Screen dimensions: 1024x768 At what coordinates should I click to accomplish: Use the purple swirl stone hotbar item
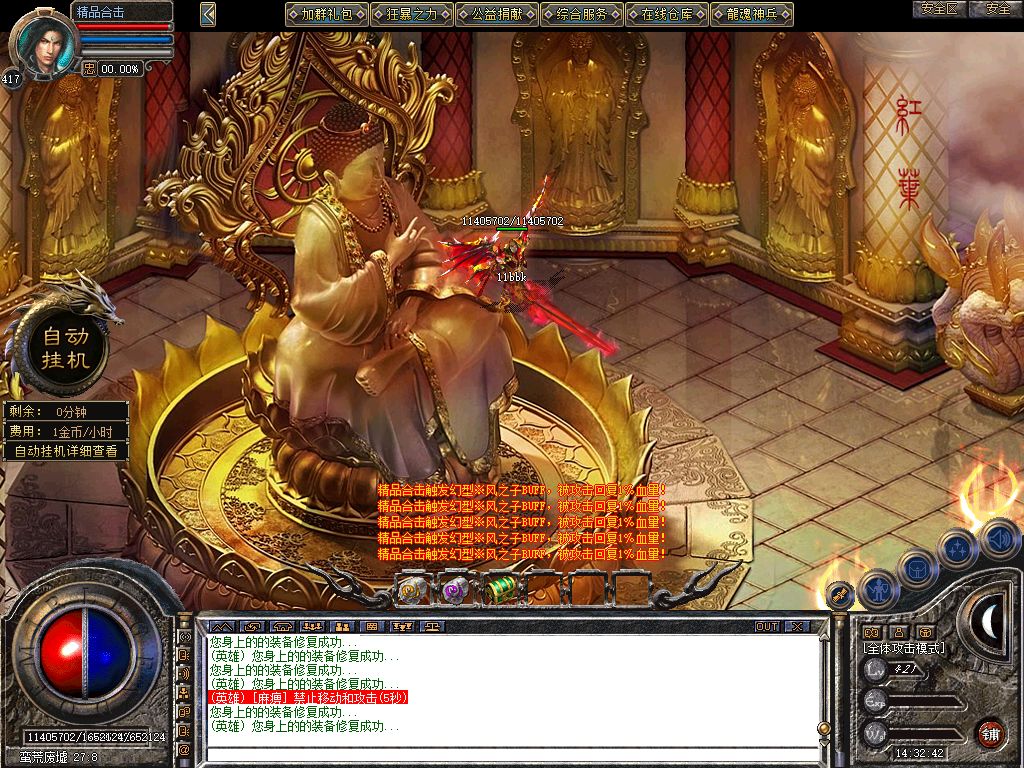pyautogui.click(x=456, y=590)
